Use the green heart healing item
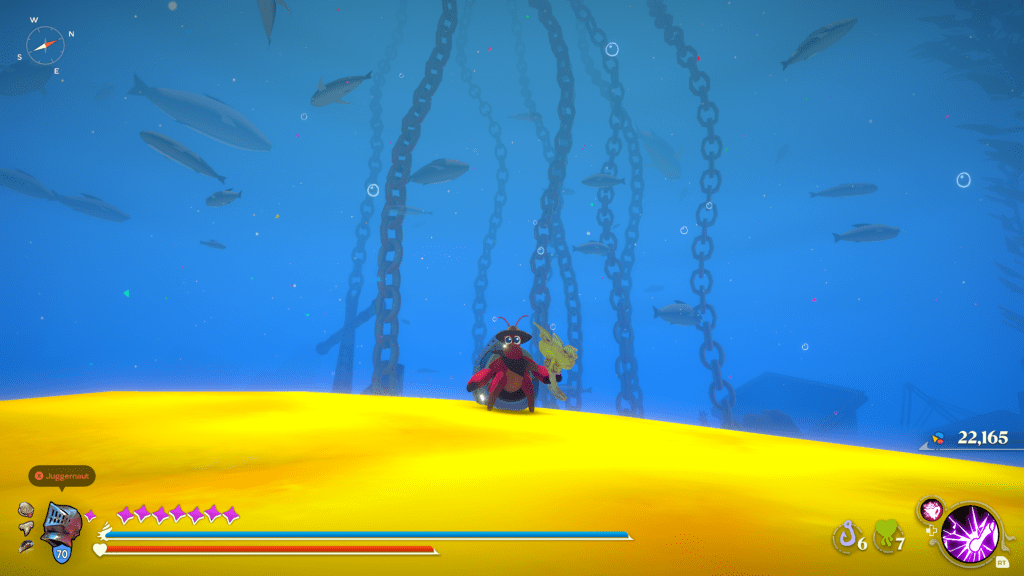Image resolution: width=1024 pixels, height=576 pixels. click(x=885, y=537)
